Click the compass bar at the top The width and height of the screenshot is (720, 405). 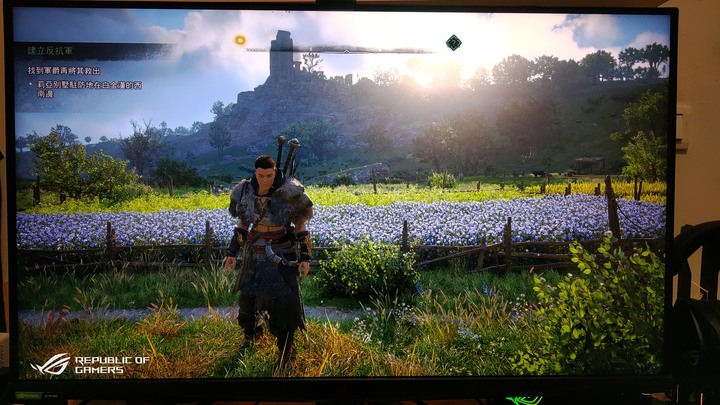345,49
